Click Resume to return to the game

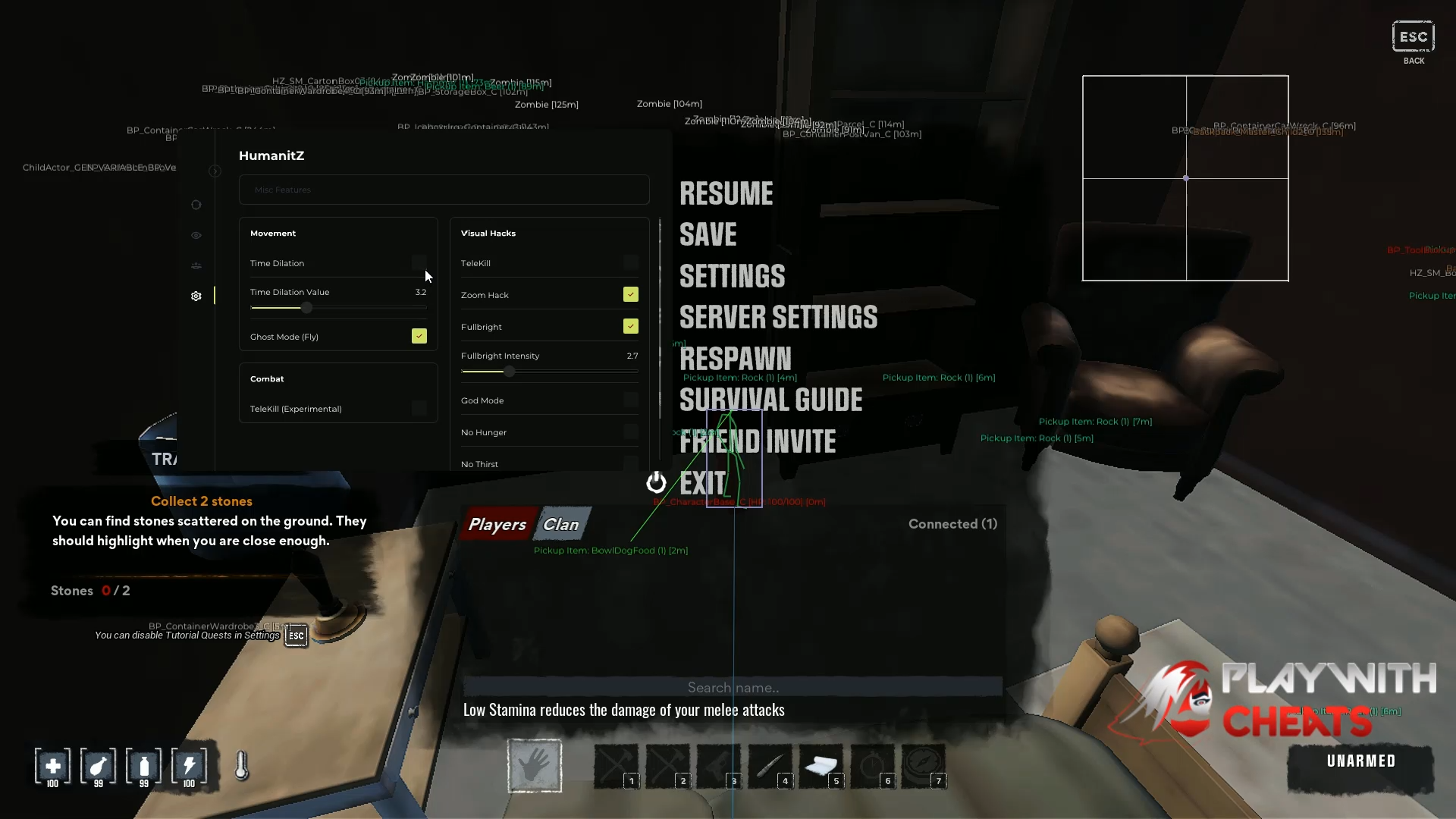pyautogui.click(x=726, y=194)
